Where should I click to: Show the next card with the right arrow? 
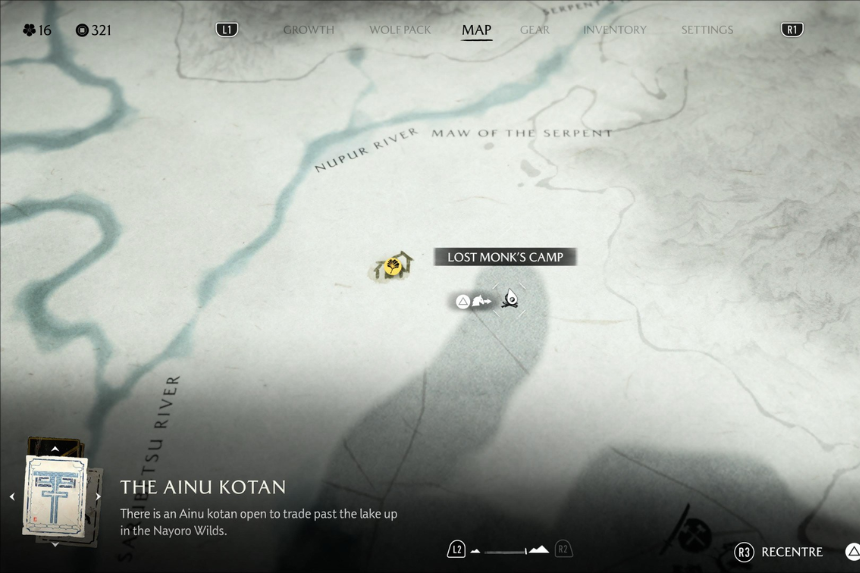click(98, 496)
